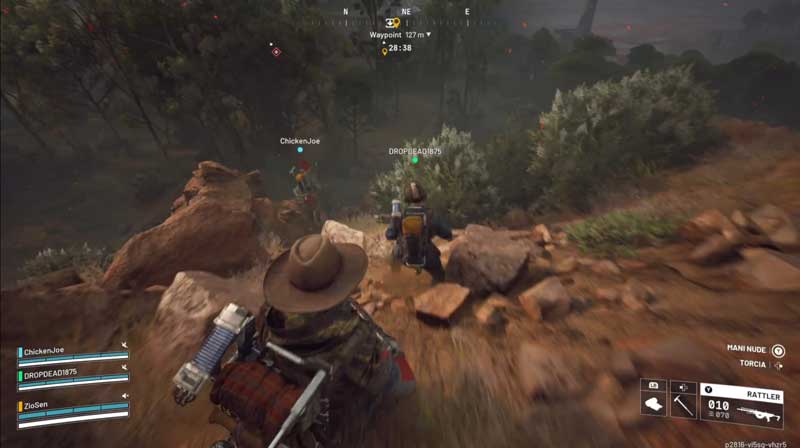This screenshot has width=800, height=448.
Task: Click the ChickenJoe teammate name tag
Action: point(299,142)
